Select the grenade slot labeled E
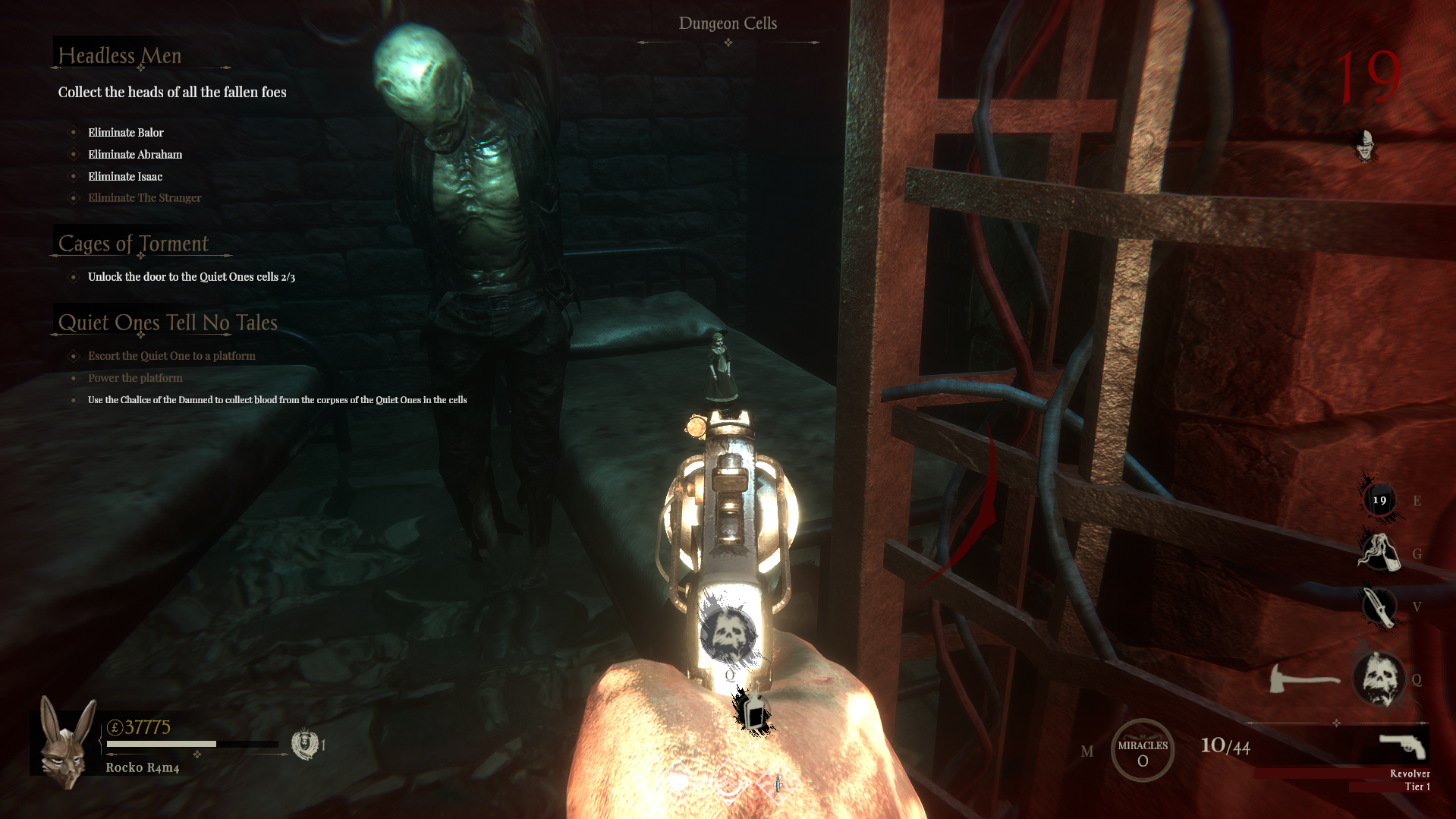This screenshot has width=1456, height=819. [1379, 500]
